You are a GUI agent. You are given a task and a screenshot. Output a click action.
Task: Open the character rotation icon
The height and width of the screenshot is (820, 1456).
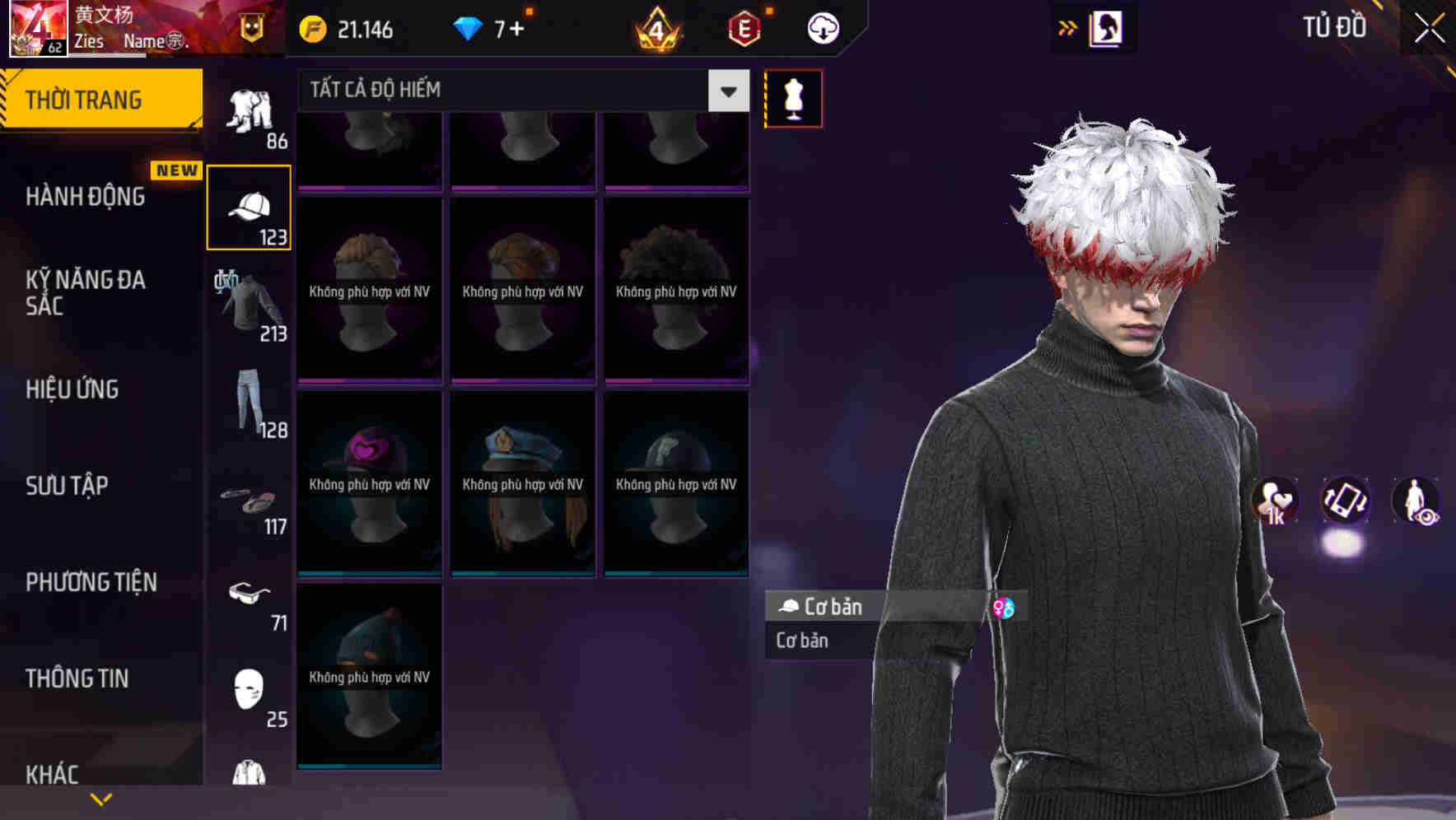click(x=1344, y=502)
